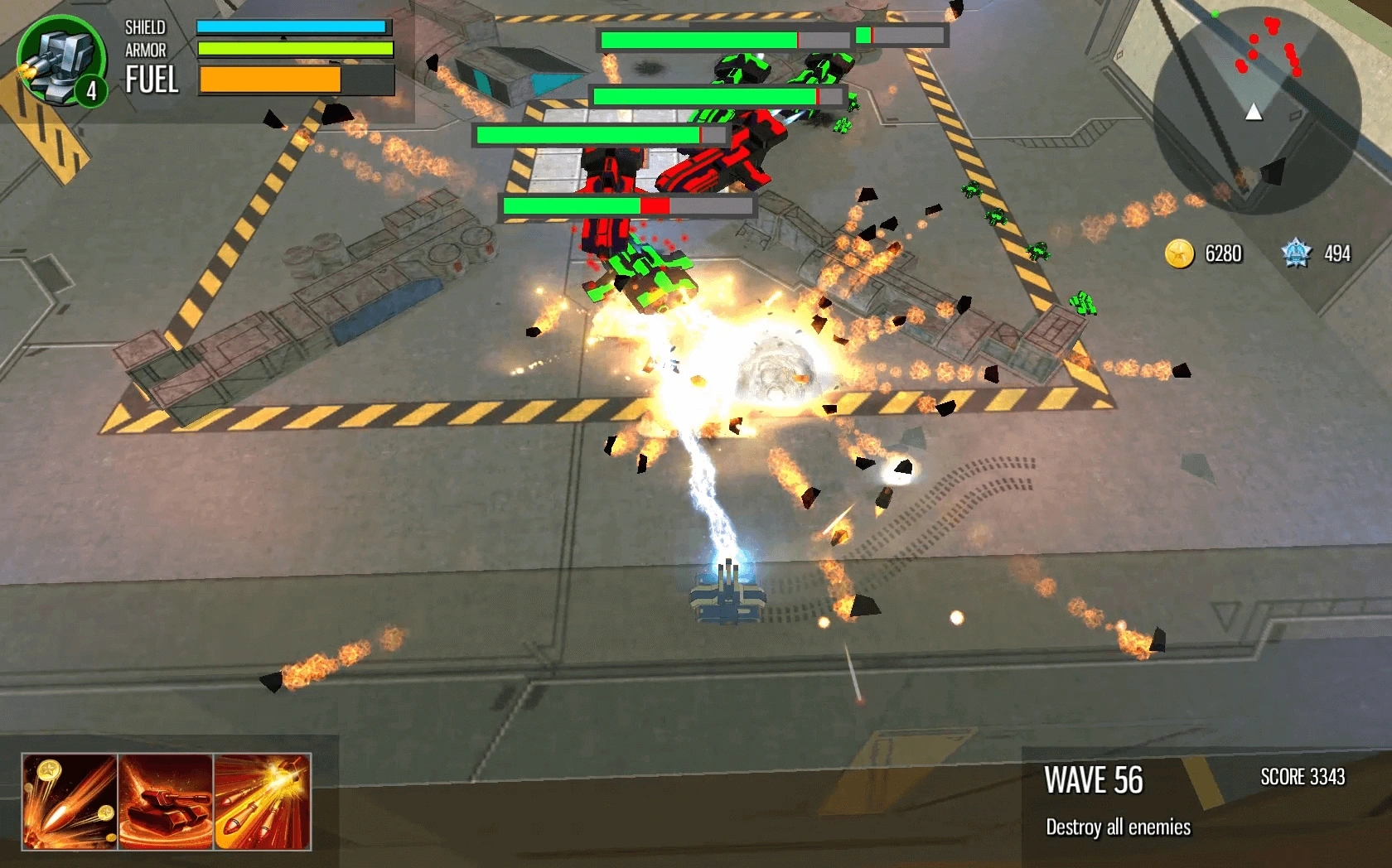Activate the coin bullet bonus ability
Screen dimensions: 1392x868
tap(70, 801)
